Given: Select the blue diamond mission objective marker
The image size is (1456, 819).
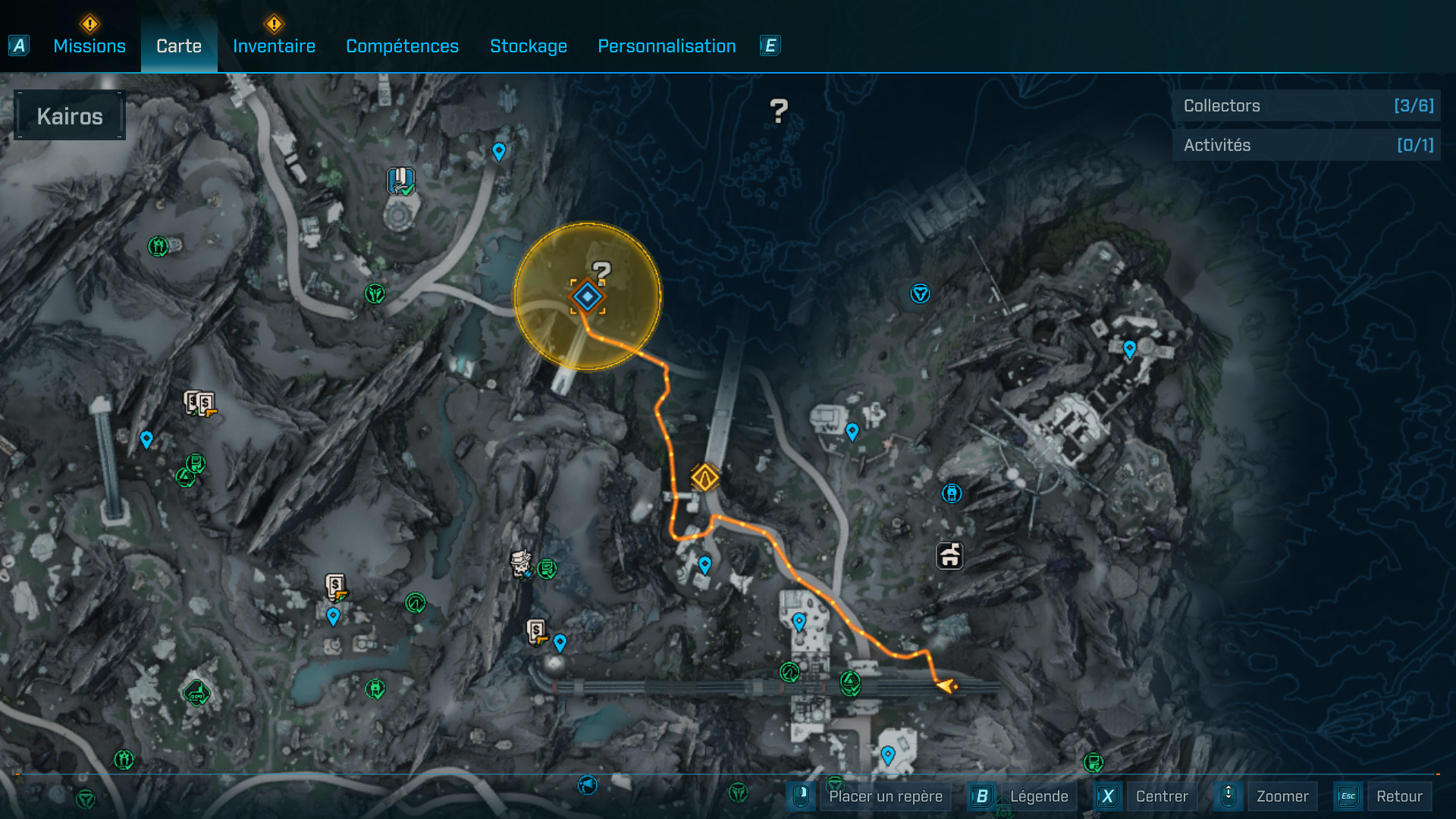Looking at the screenshot, I should coord(588,297).
